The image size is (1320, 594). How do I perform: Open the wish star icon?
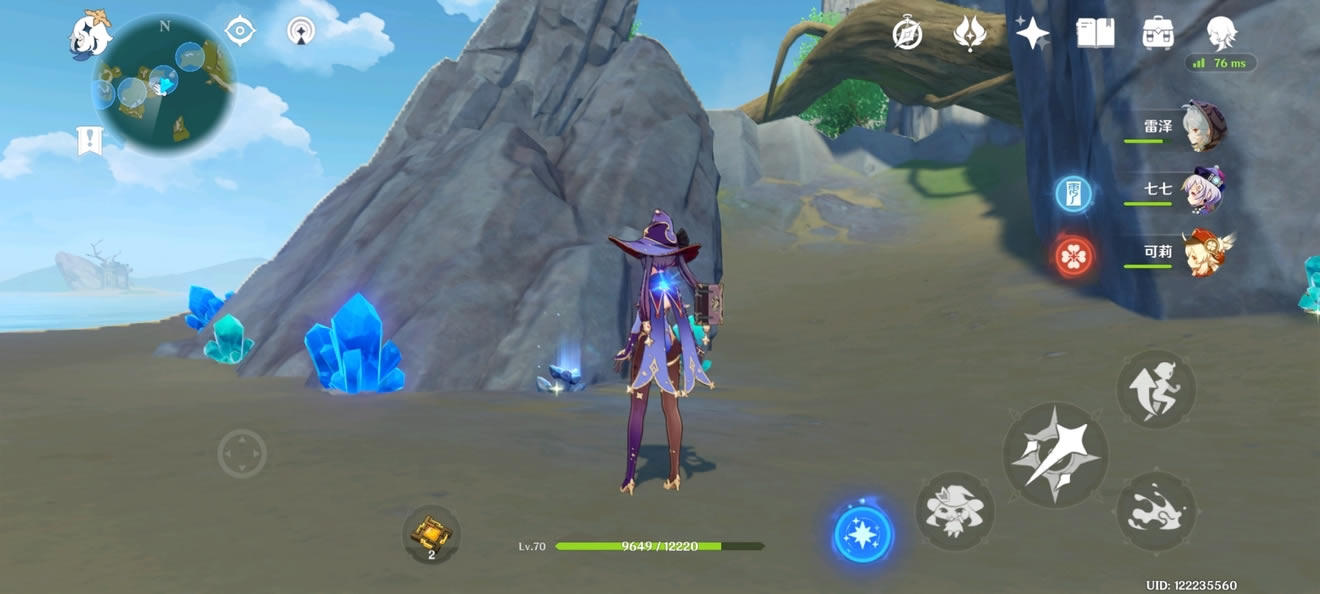[x=1032, y=33]
